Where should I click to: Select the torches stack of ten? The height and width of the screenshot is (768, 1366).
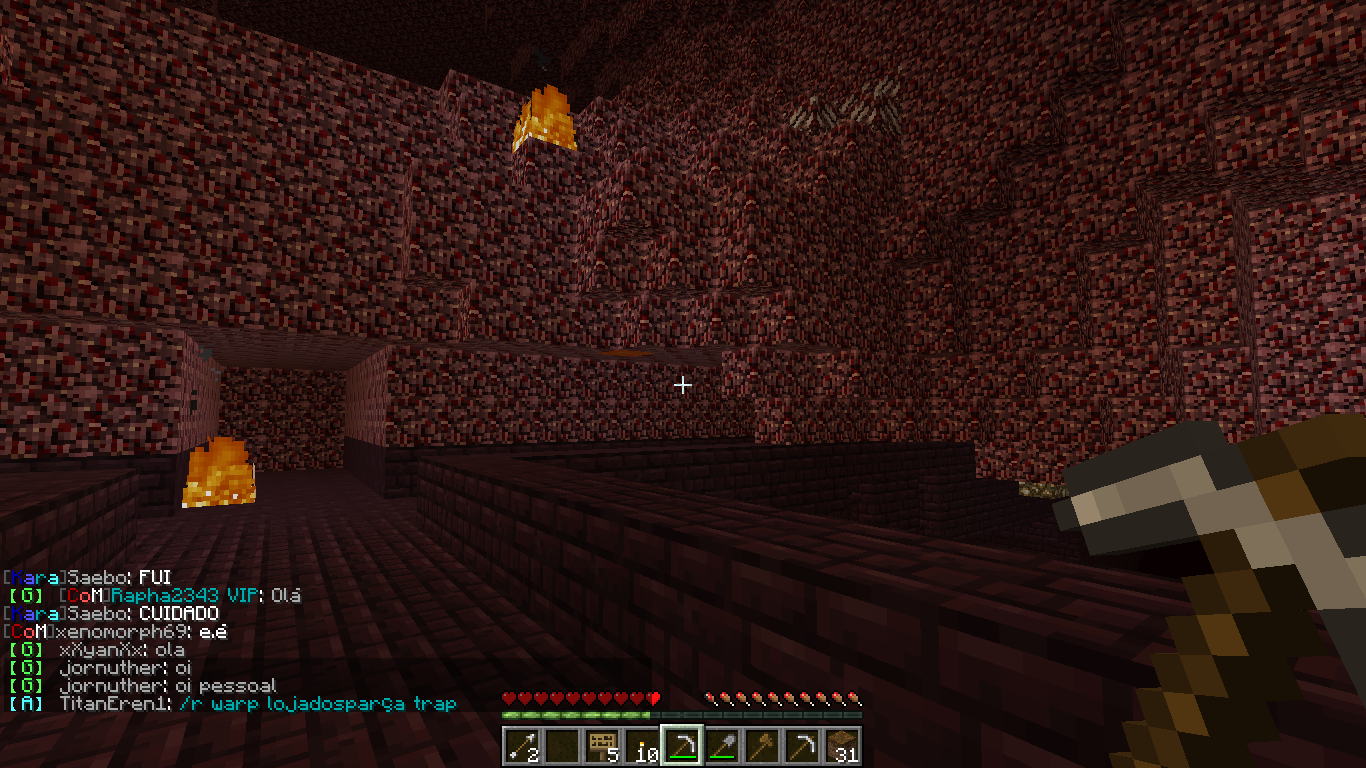pyautogui.click(x=642, y=746)
